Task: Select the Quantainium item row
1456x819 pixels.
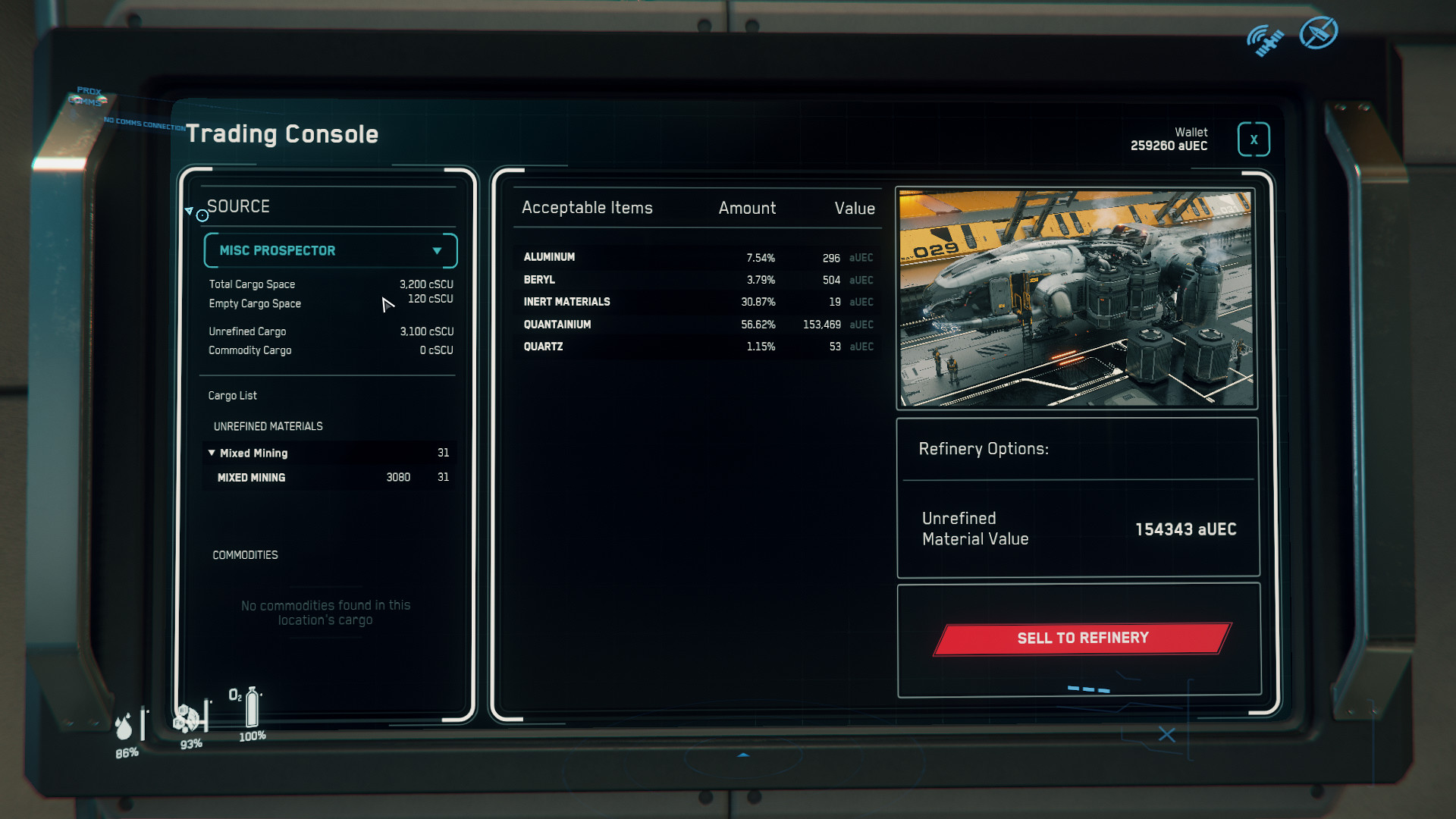Action: point(698,325)
